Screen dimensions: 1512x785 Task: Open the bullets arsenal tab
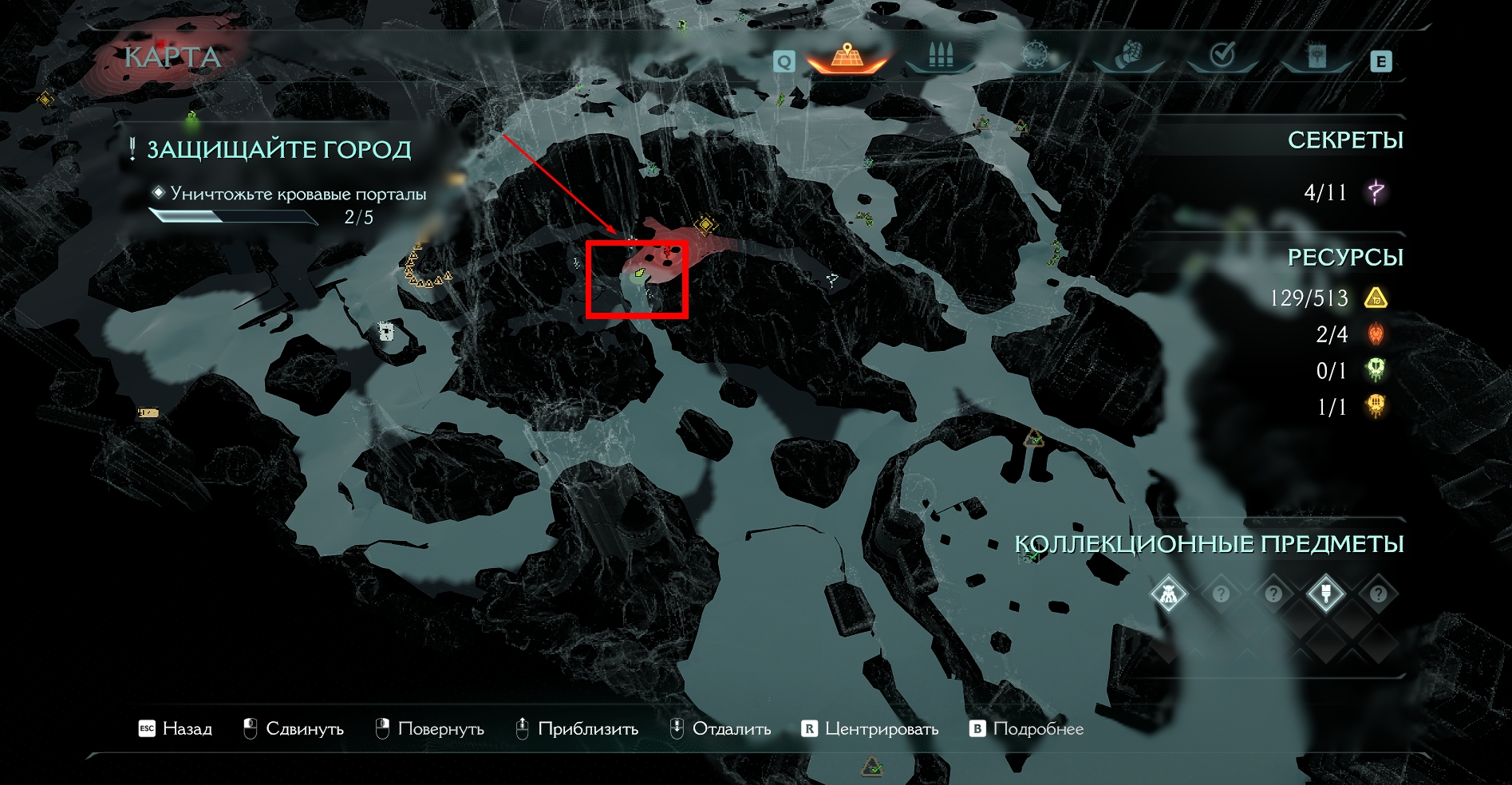pos(942,57)
